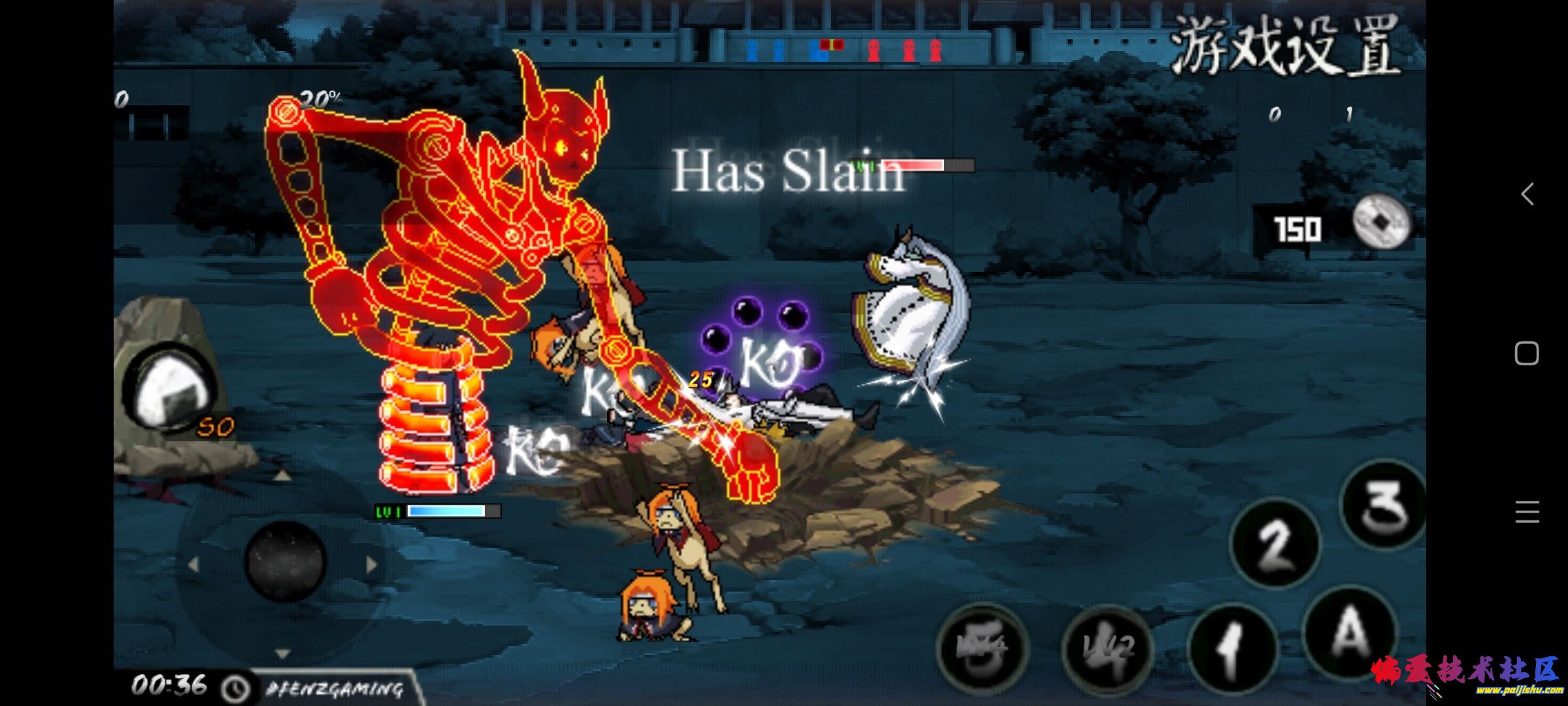Trigger the skill 4 button on cooldown

(1106, 647)
